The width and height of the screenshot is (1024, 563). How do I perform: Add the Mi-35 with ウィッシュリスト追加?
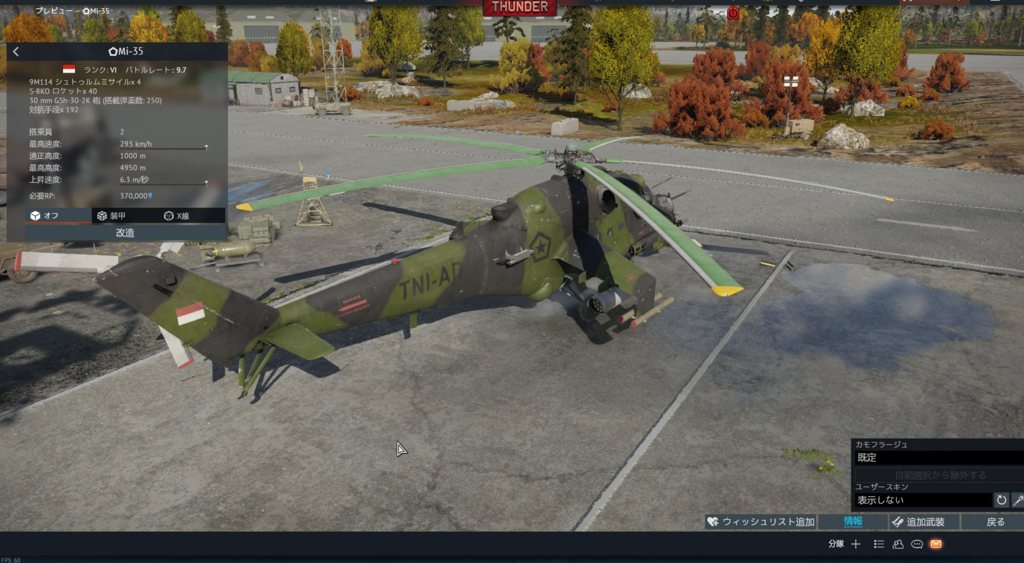[x=760, y=522]
